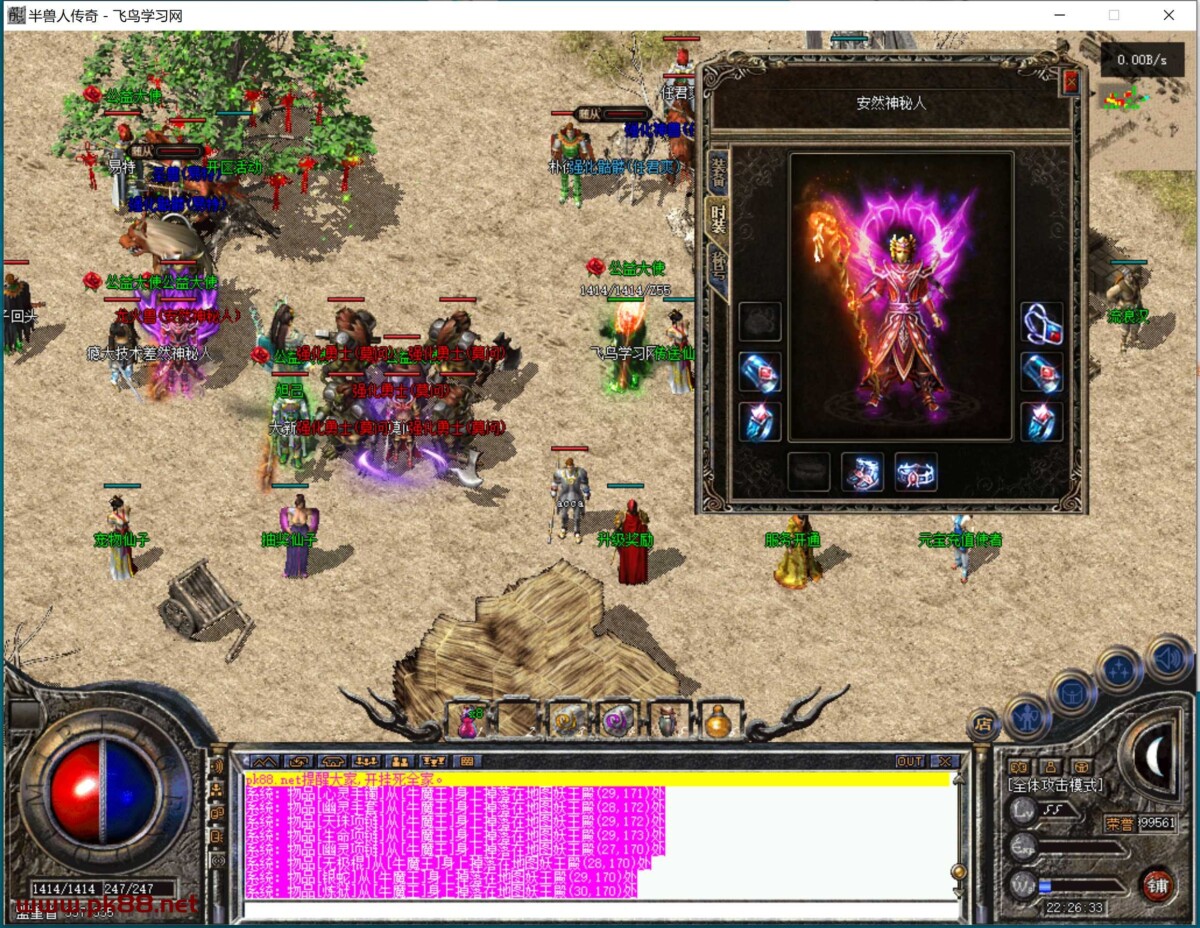Viewport: 1200px width, 928px height.
Task: Select the purple spiral scroll hotbar slot
Action: pos(617,720)
